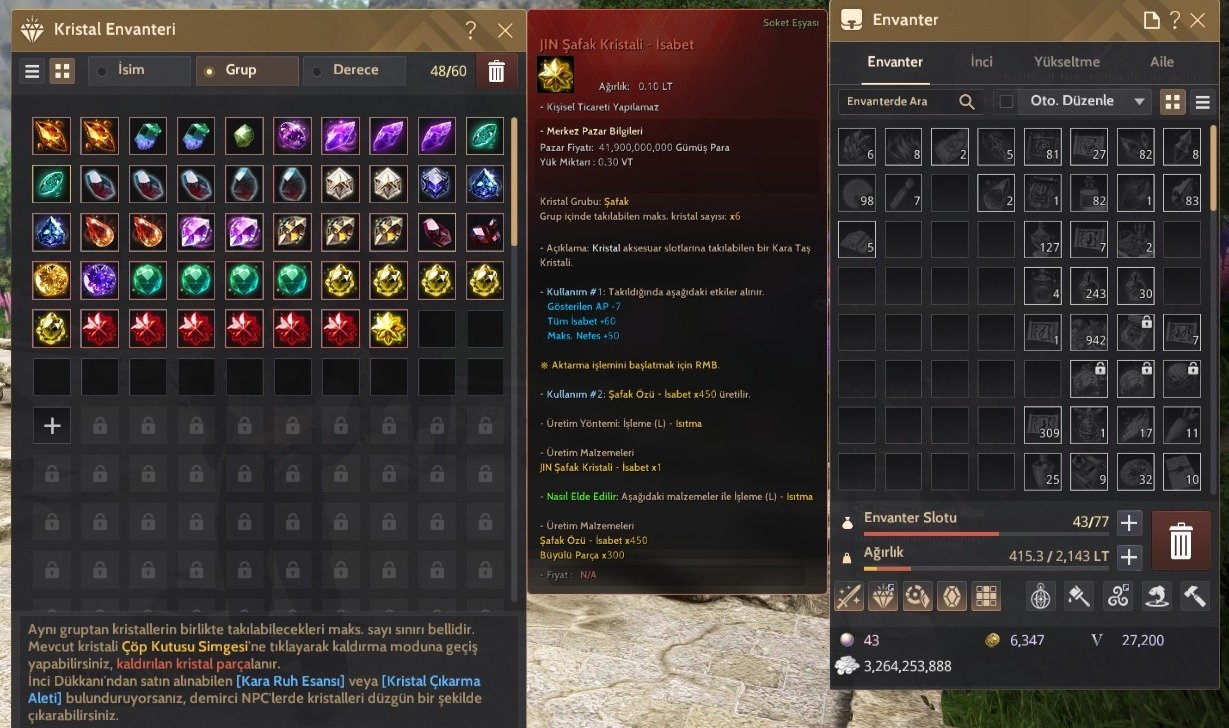
Task: Click the Envanterde Ara search field
Action: [x=900, y=101]
